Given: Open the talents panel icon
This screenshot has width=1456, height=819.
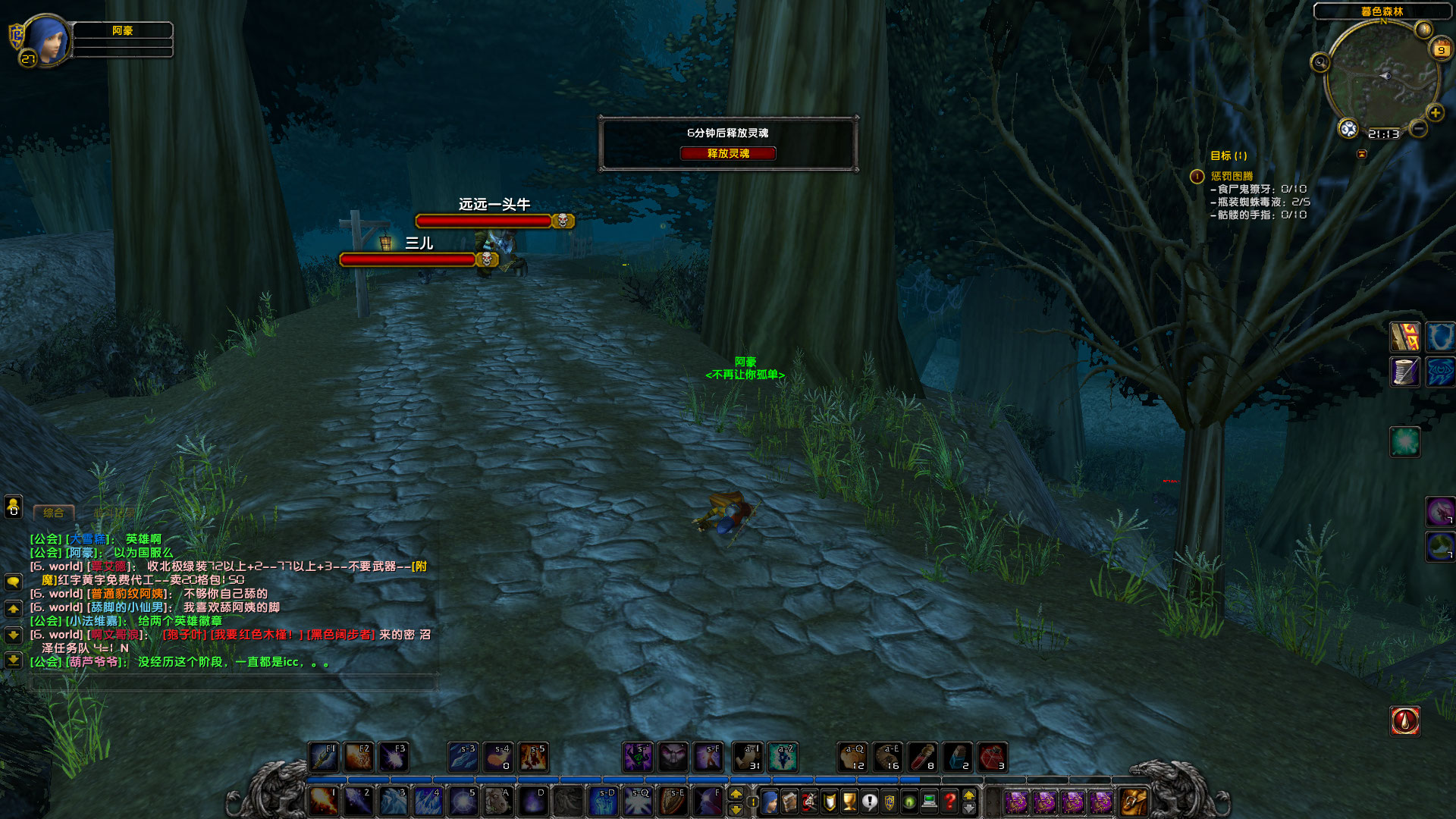Looking at the screenshot, I should pos(809,800).
